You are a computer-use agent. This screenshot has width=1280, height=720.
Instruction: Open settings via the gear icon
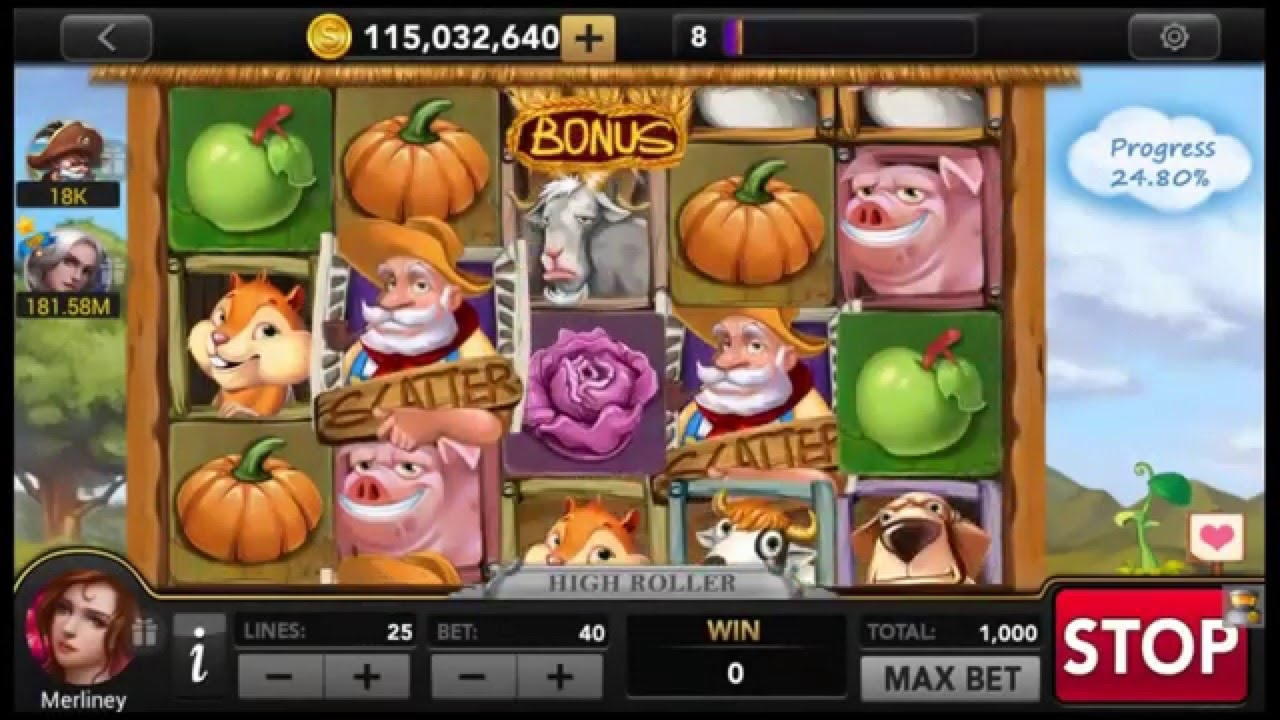click(x=1174, y=38)
